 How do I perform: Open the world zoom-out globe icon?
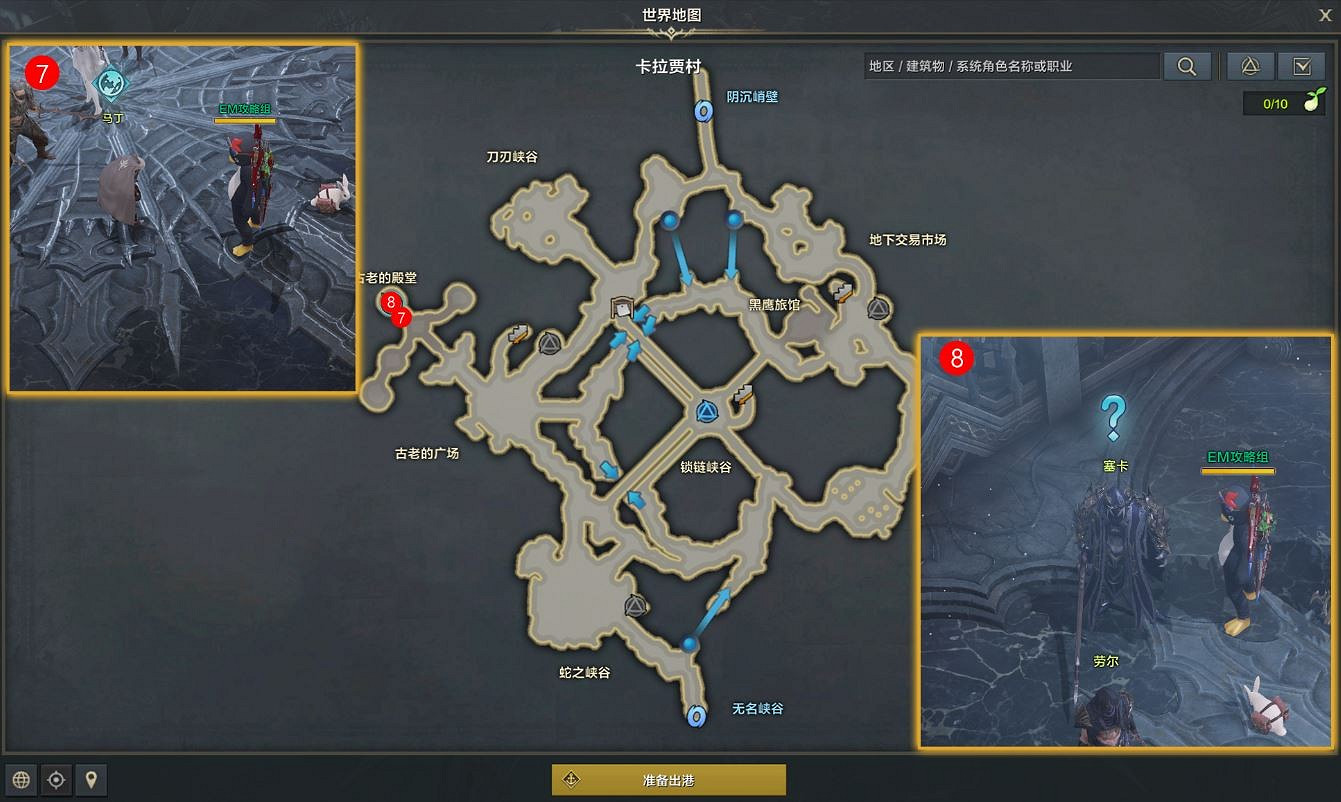pyautogui.click(x=21, y=780)
